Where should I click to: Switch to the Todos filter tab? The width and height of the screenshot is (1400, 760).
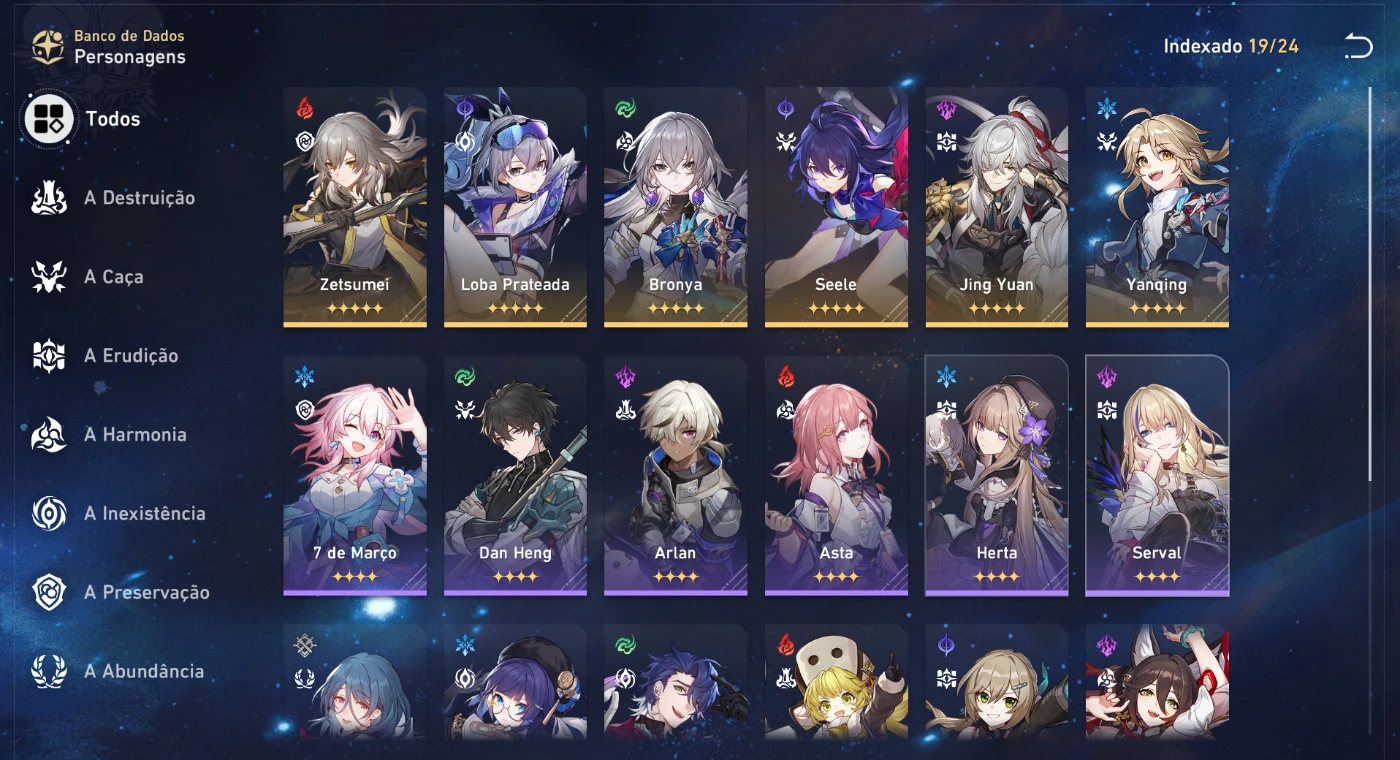click(49, 118)
